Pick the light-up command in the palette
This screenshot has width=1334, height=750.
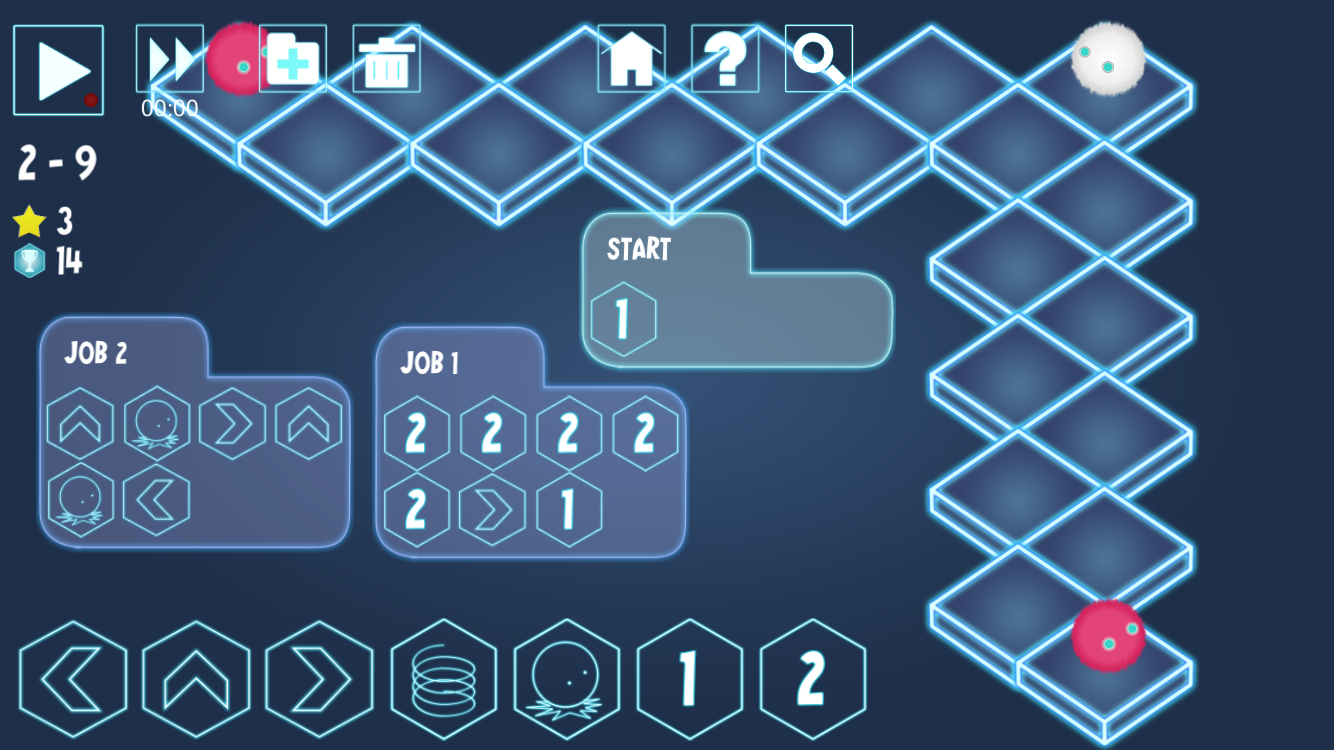(x=567, y=680)
